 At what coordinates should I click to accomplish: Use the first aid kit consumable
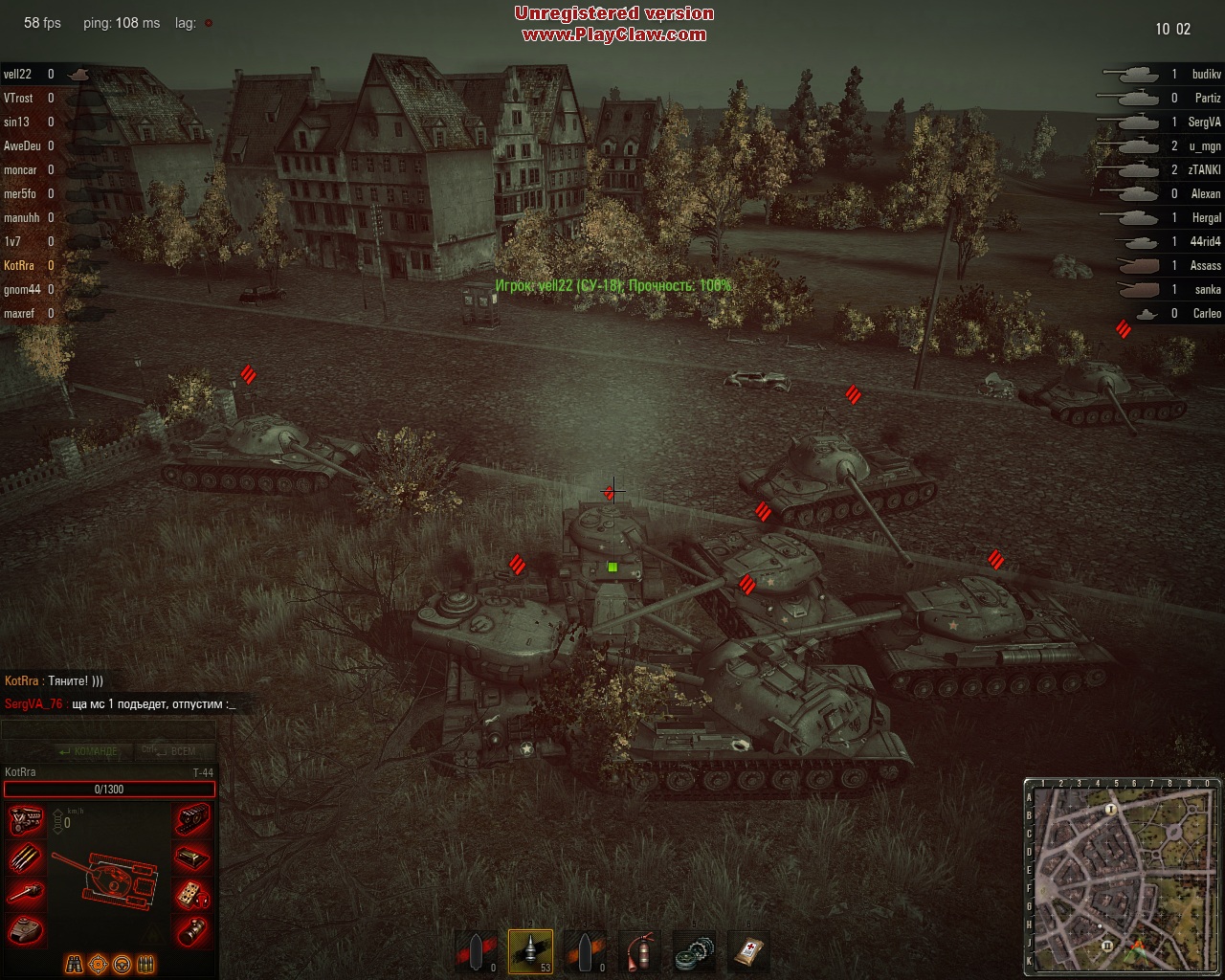coord(748,951)
